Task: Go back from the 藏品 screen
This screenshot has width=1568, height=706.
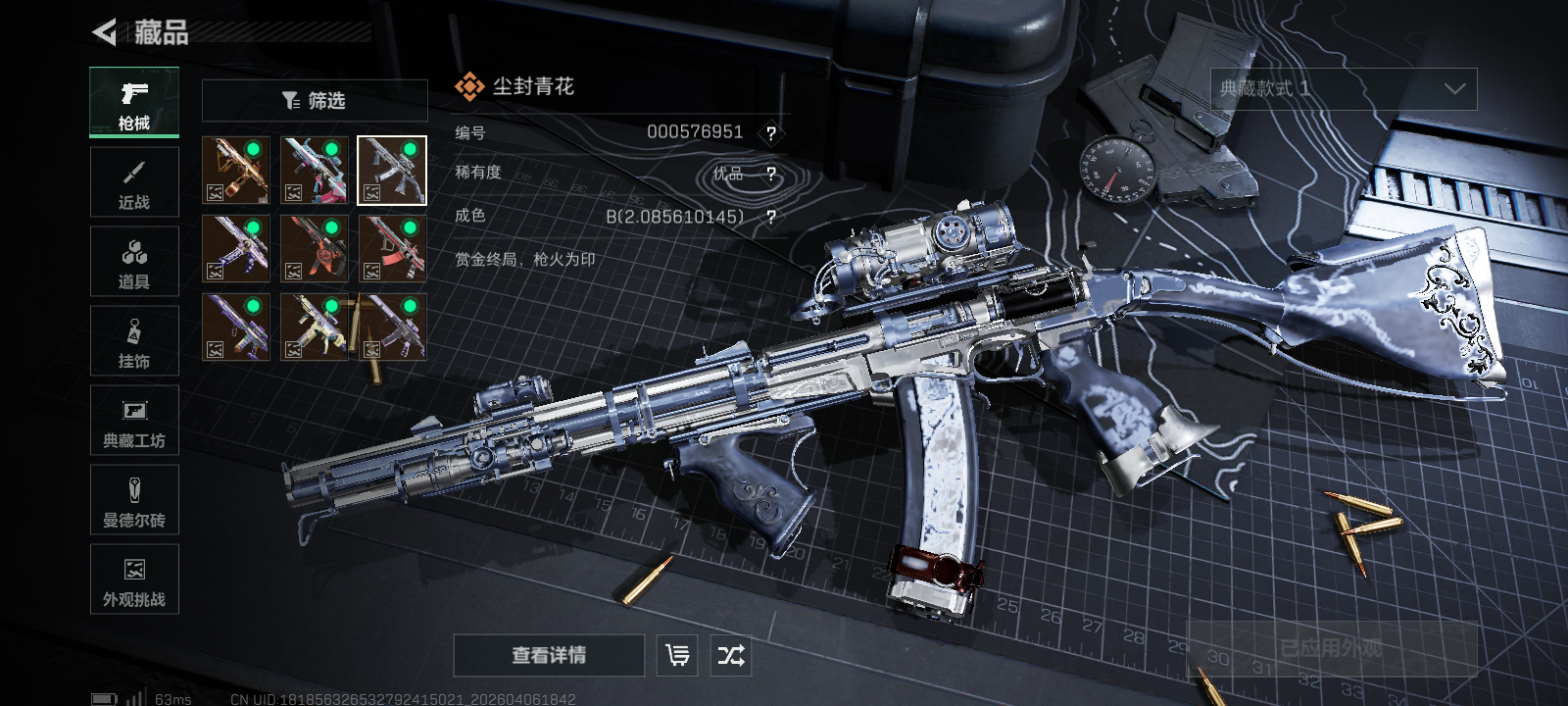Action: pos(105,32)
